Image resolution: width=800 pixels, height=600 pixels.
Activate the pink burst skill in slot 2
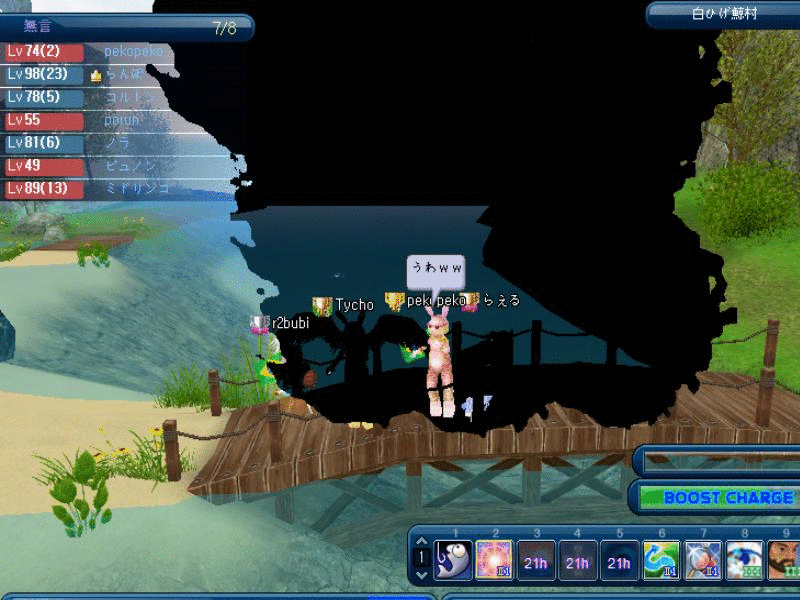[494, 561]
